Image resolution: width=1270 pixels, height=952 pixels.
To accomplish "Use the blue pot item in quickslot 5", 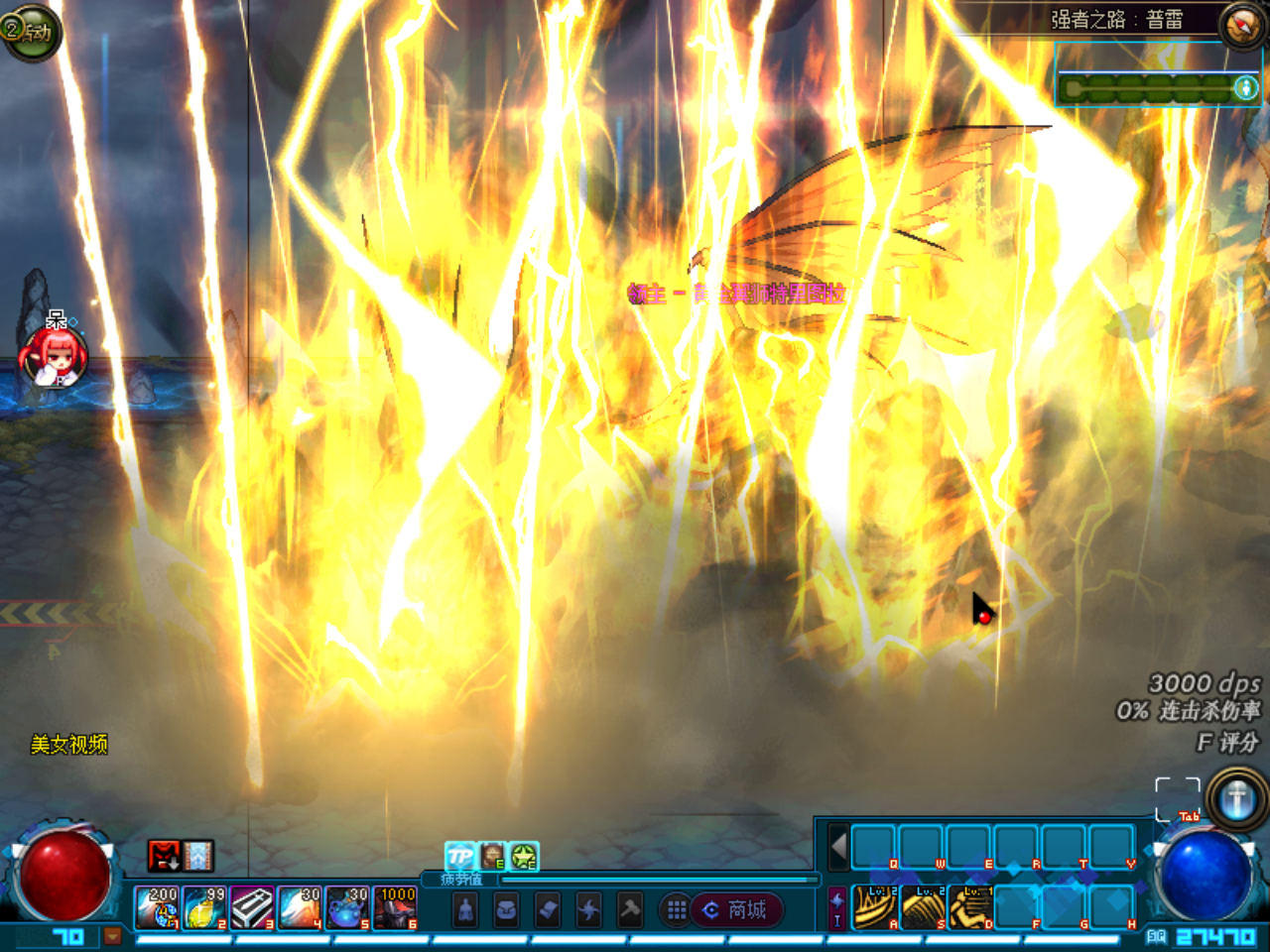I will click(347, 908).
